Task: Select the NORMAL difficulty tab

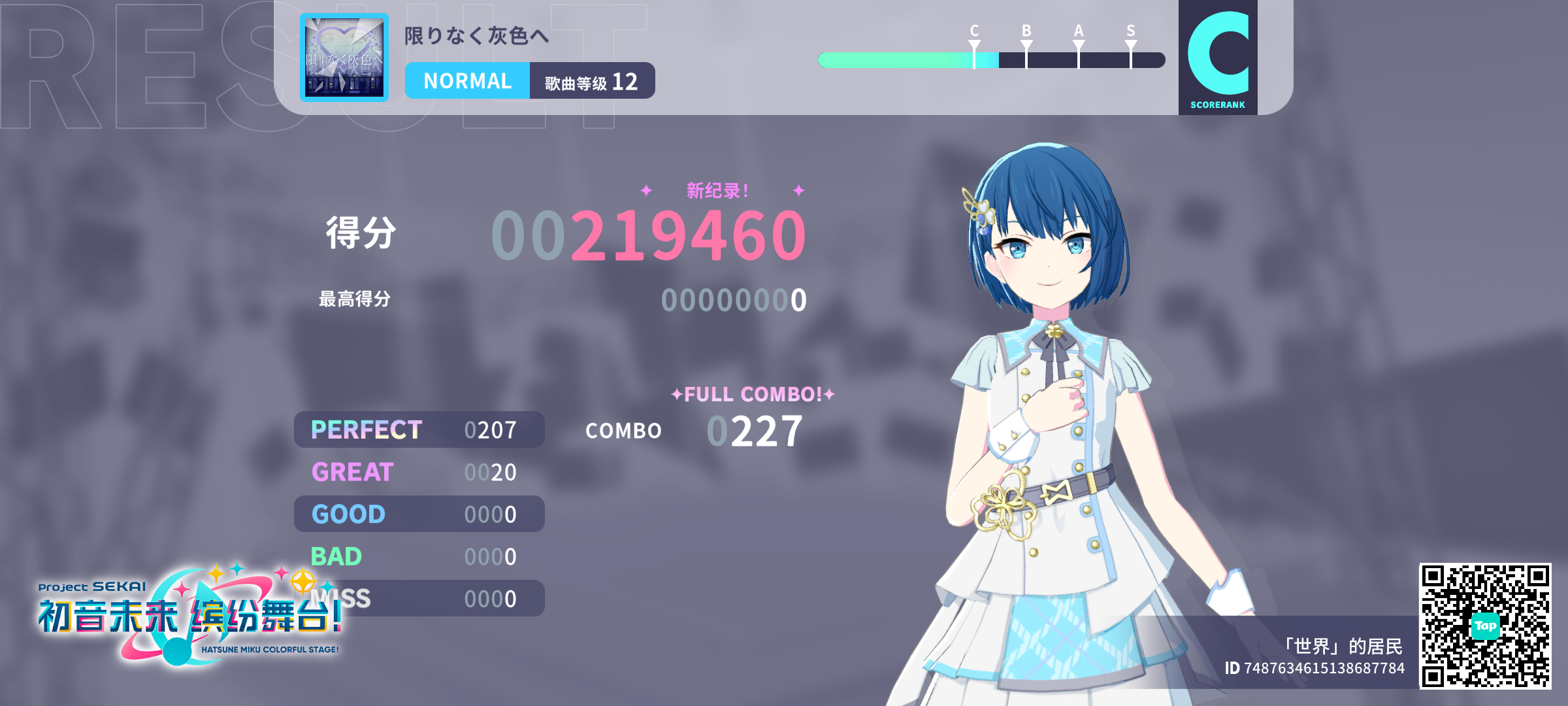Action: (x=468, y=80)
